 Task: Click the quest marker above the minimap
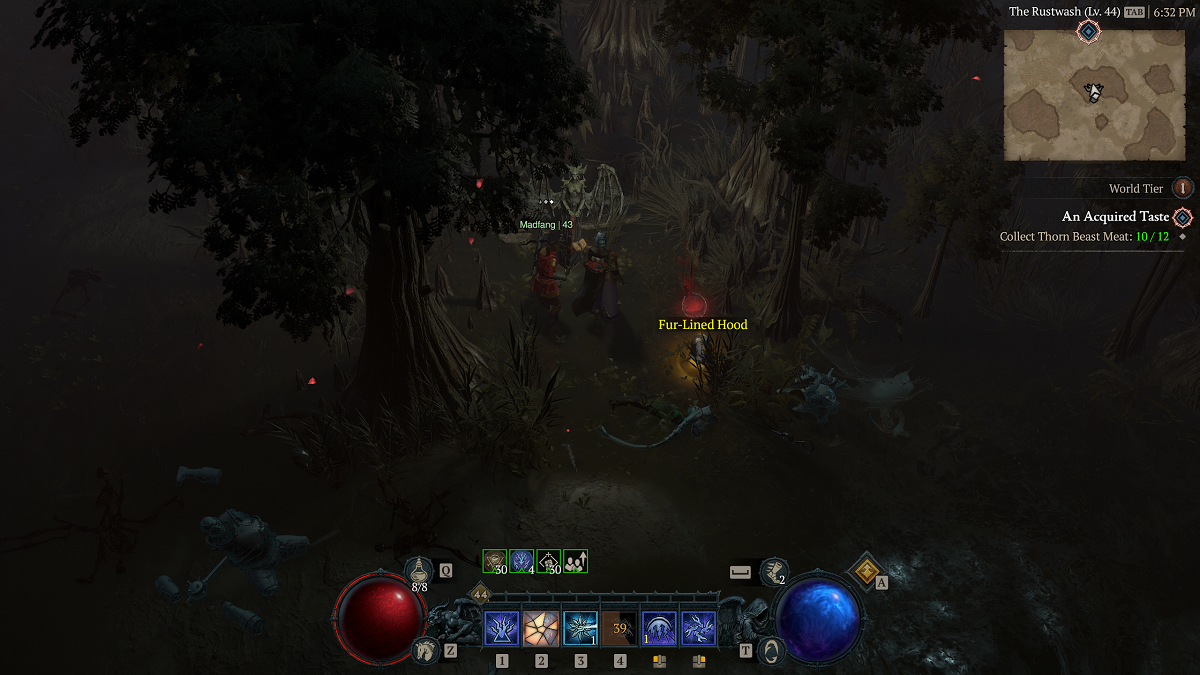coord(1088,31)
